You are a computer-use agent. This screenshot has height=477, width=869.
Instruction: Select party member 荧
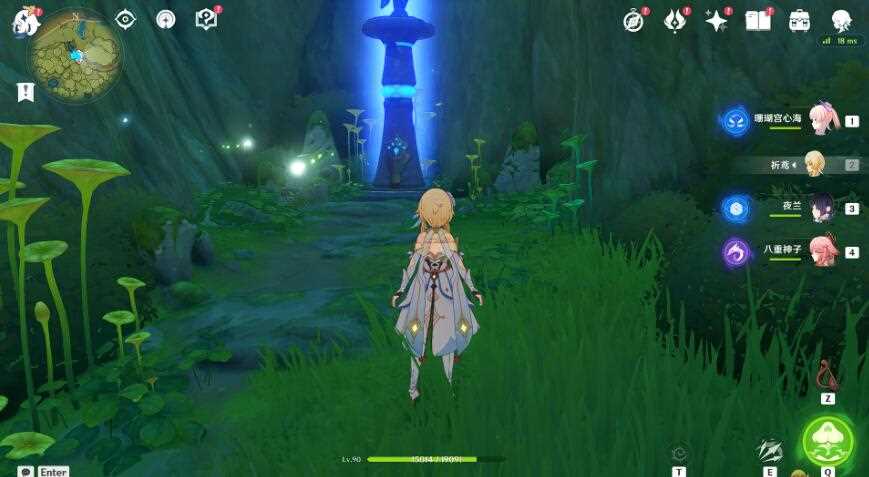pos(816,164)
